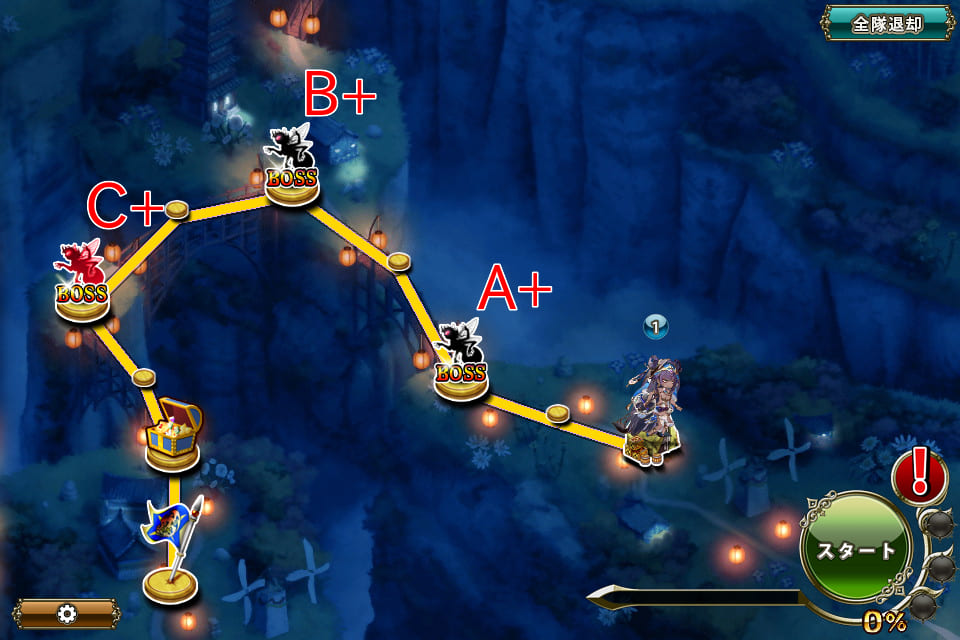The image size is (960, 640).
Task: Select the B+ boss node
Action: pyautogui.click(x=291, y=170)
